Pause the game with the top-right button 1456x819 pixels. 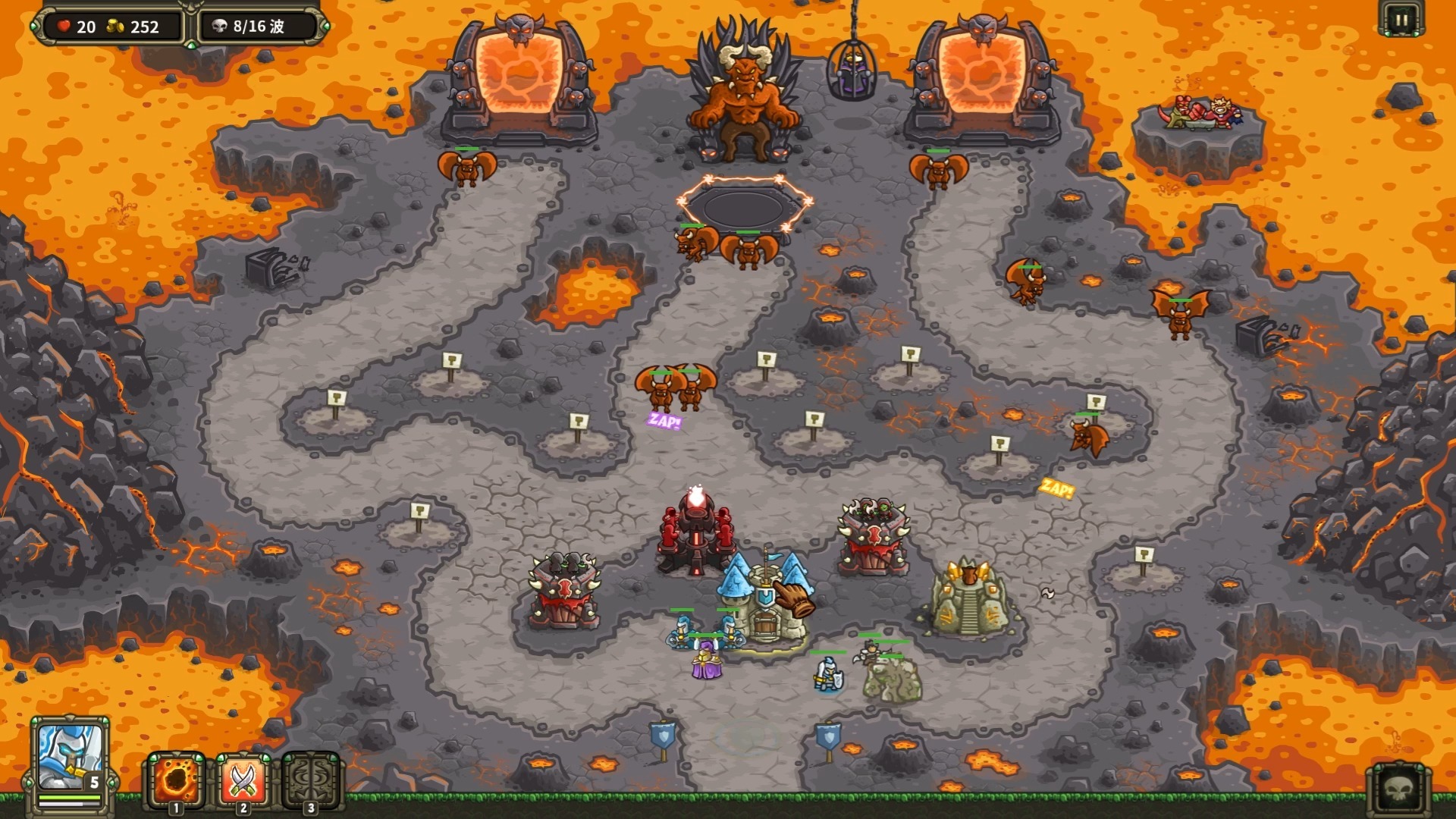pyautogui.click(x=1401, y=20)
